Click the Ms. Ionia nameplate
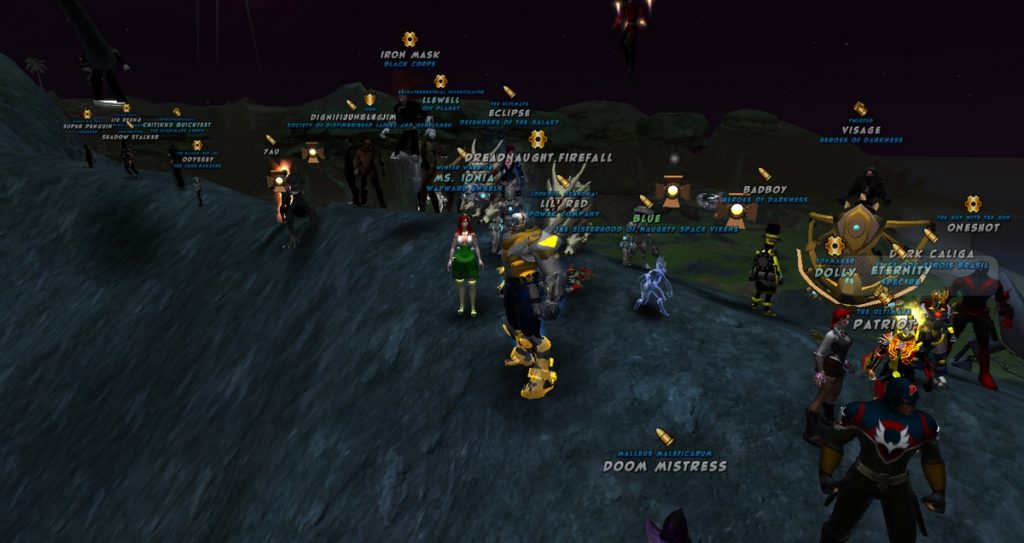 pyautogui.click(x=464, y=177)
